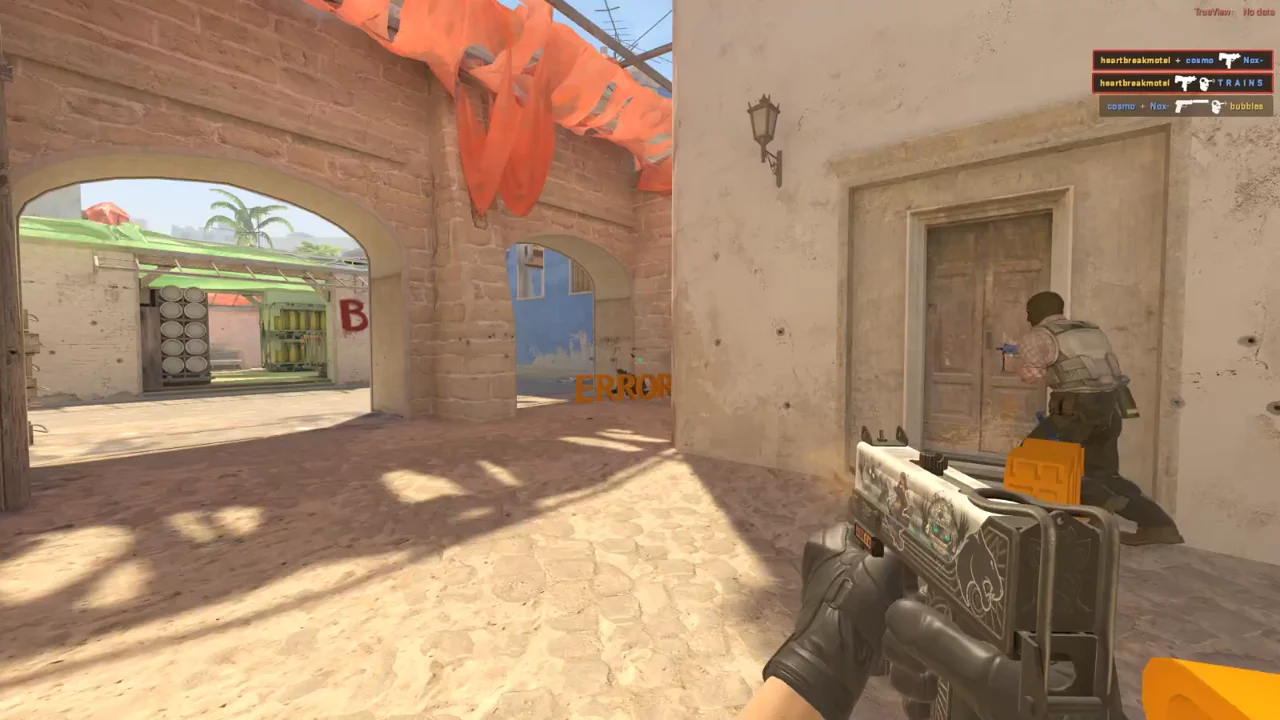Click the assist plus symbol between heartbreakmotel and cosmo
The image size is (1280, 720).
pos(1178,60)
